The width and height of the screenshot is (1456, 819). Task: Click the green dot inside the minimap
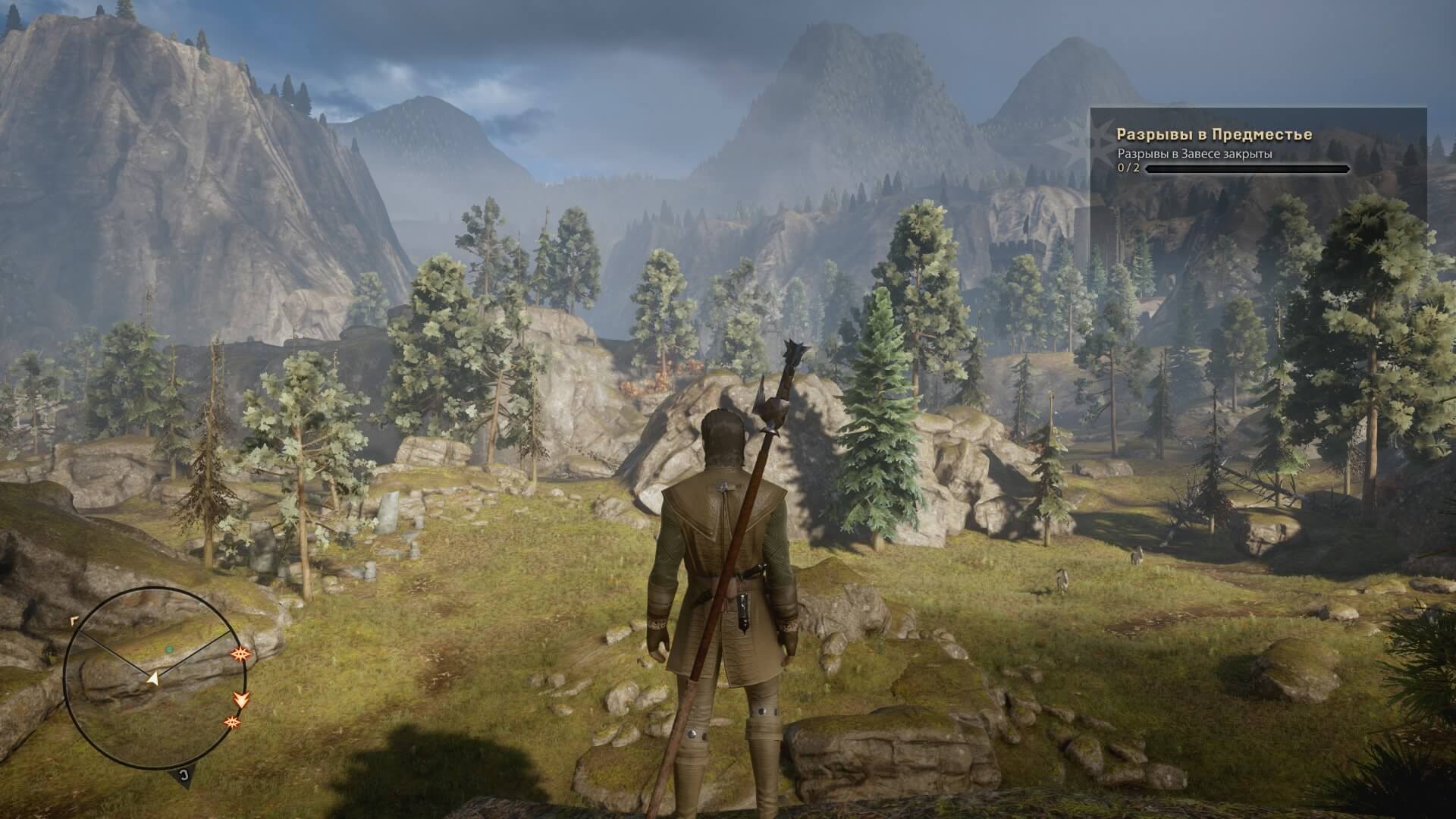click(170, 648)
